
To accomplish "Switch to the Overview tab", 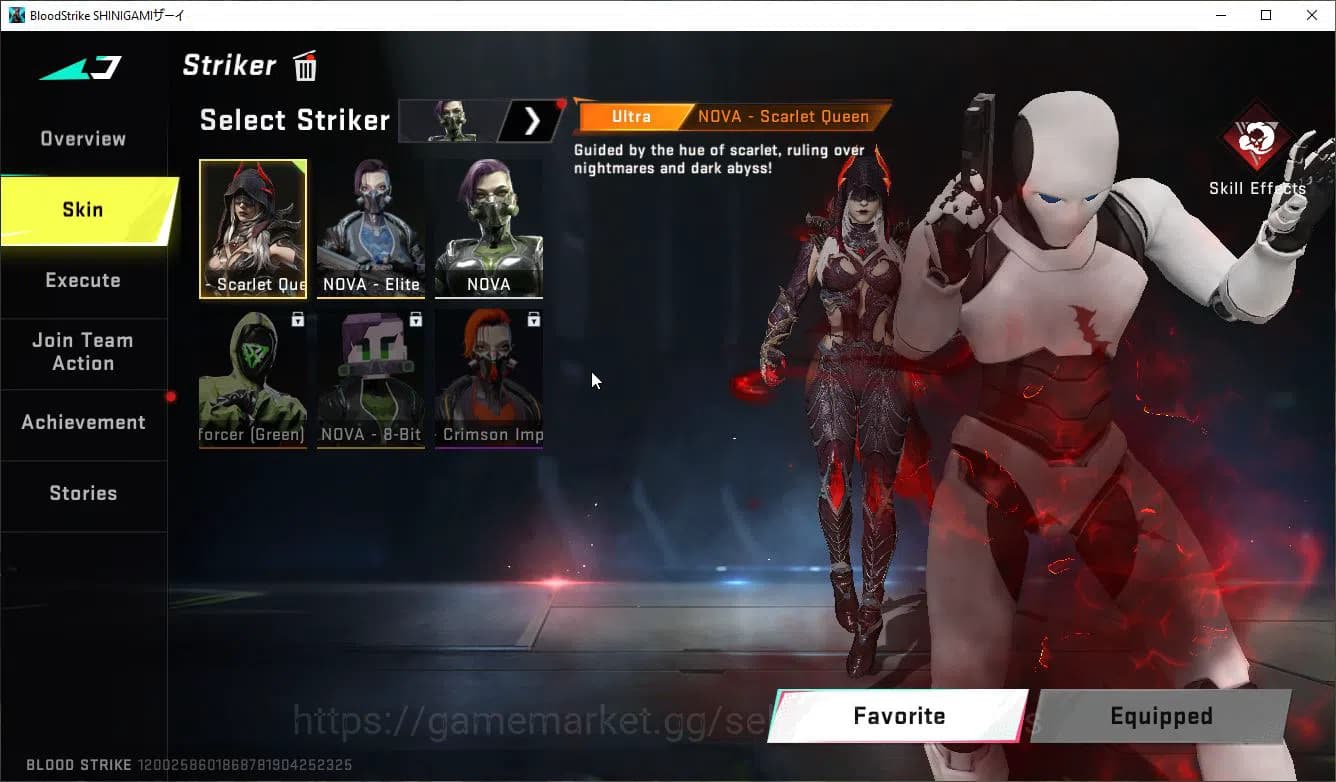I will pos(83,138).
